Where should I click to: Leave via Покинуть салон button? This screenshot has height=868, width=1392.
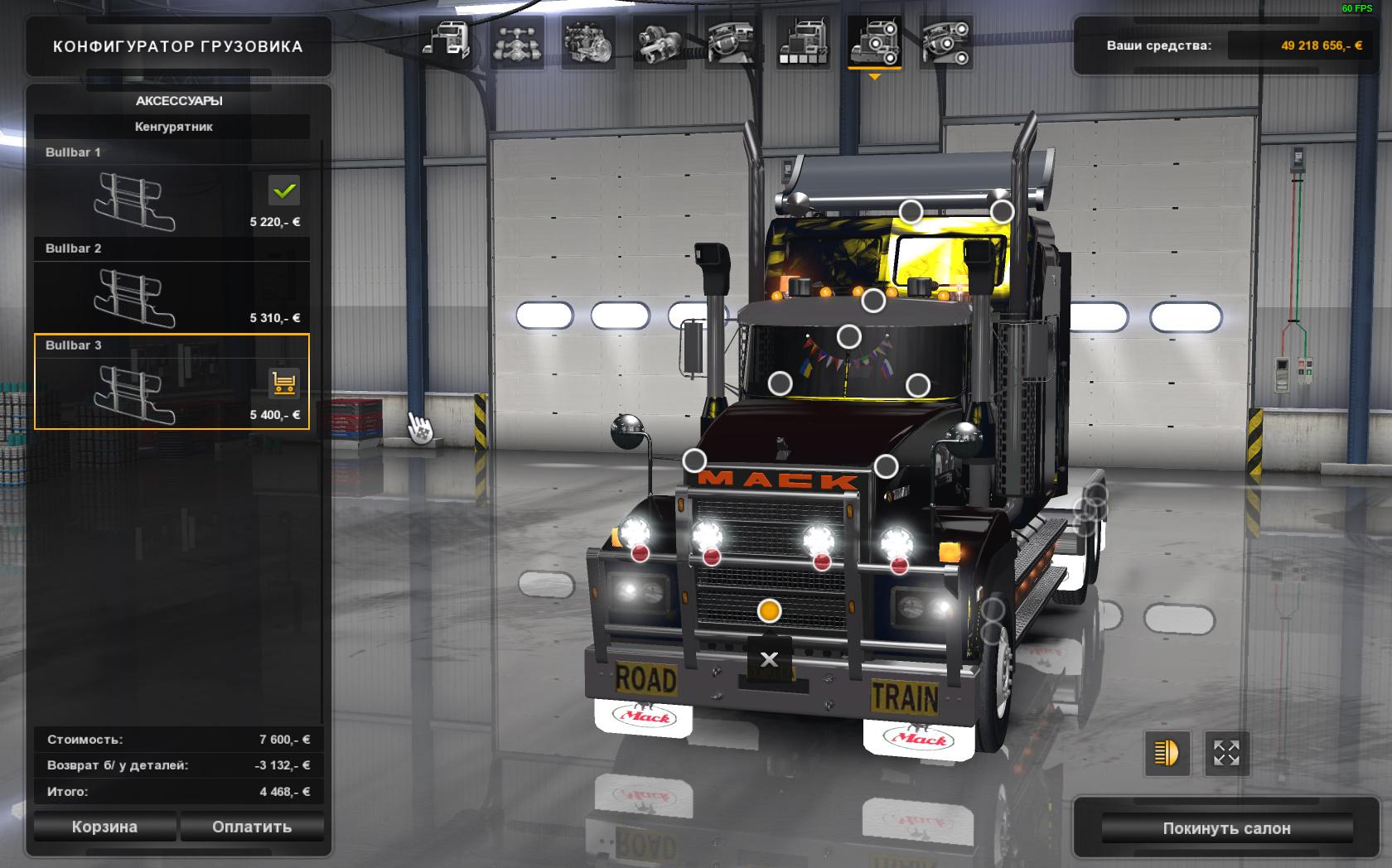click(x=1226, y=828)
